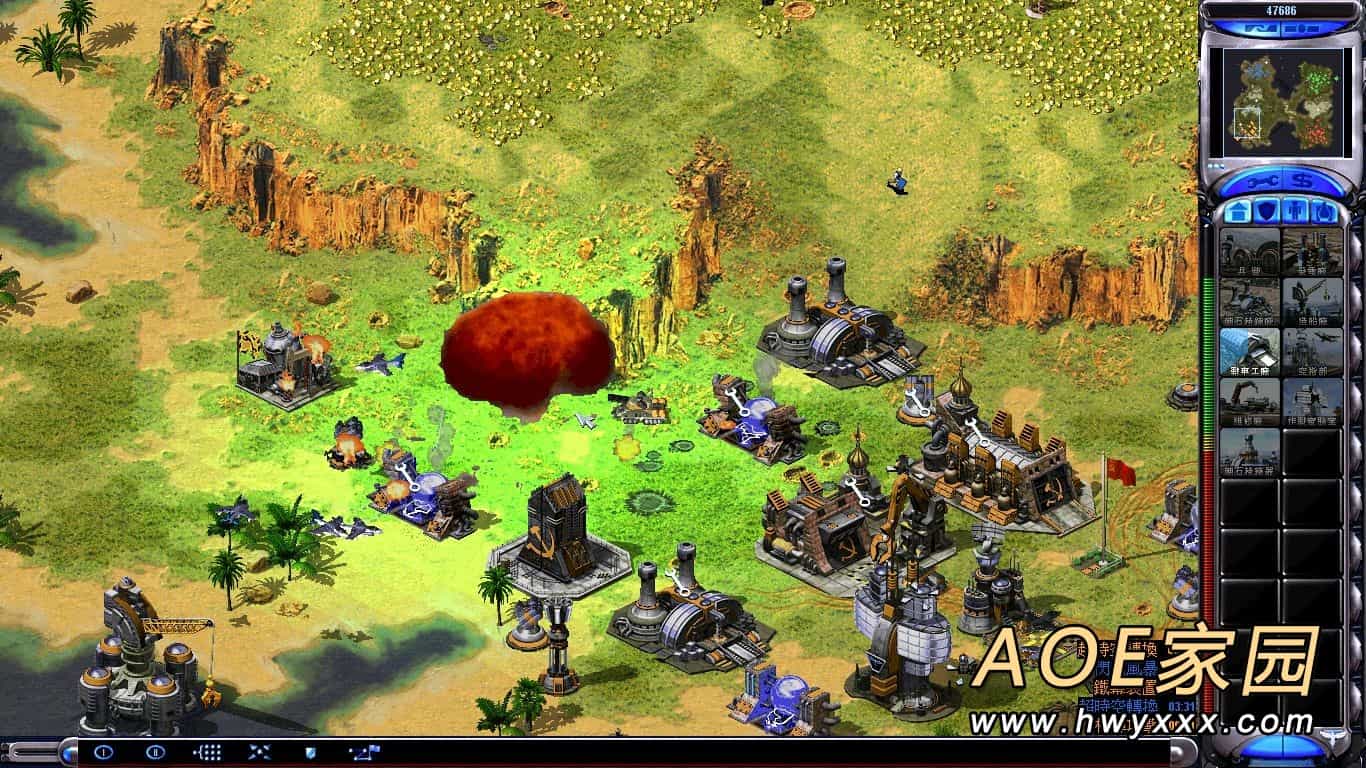Image resolution: width=1366 pixels, height=768 pixels.
Task: Select the Ore Refinery build icon
Action: [x=1249, y=301]
